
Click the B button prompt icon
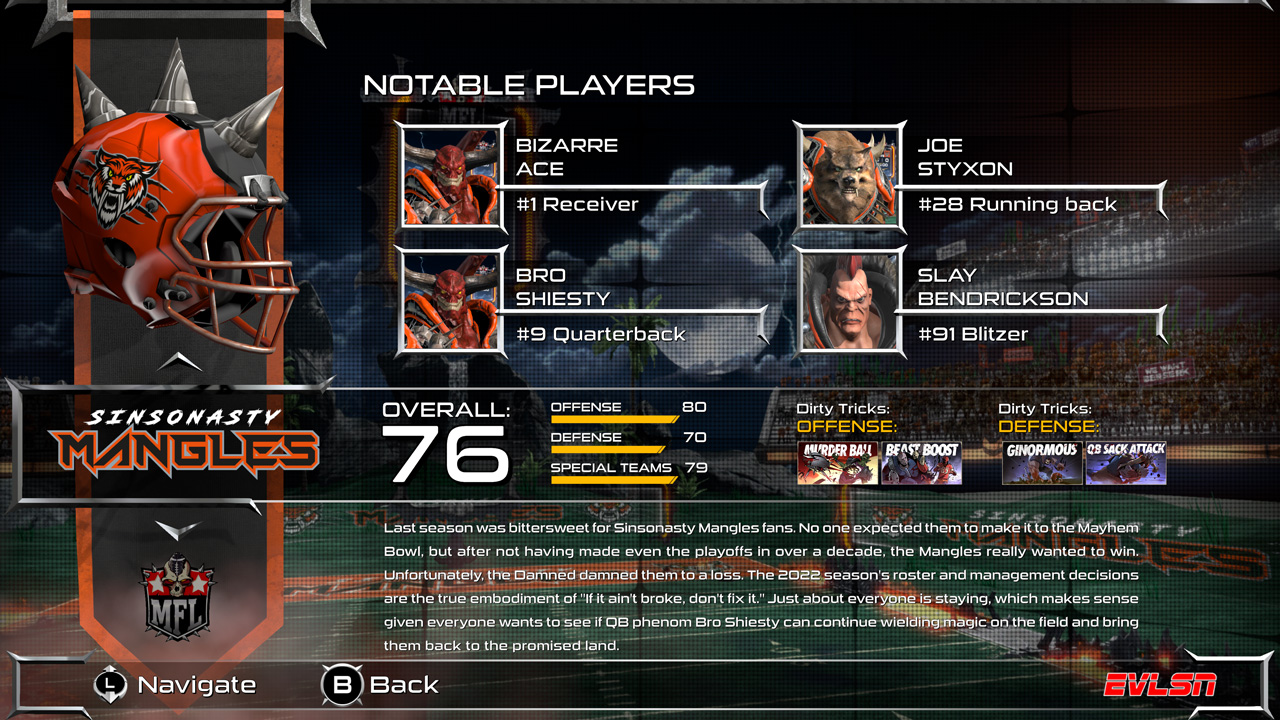click(341, 686)
